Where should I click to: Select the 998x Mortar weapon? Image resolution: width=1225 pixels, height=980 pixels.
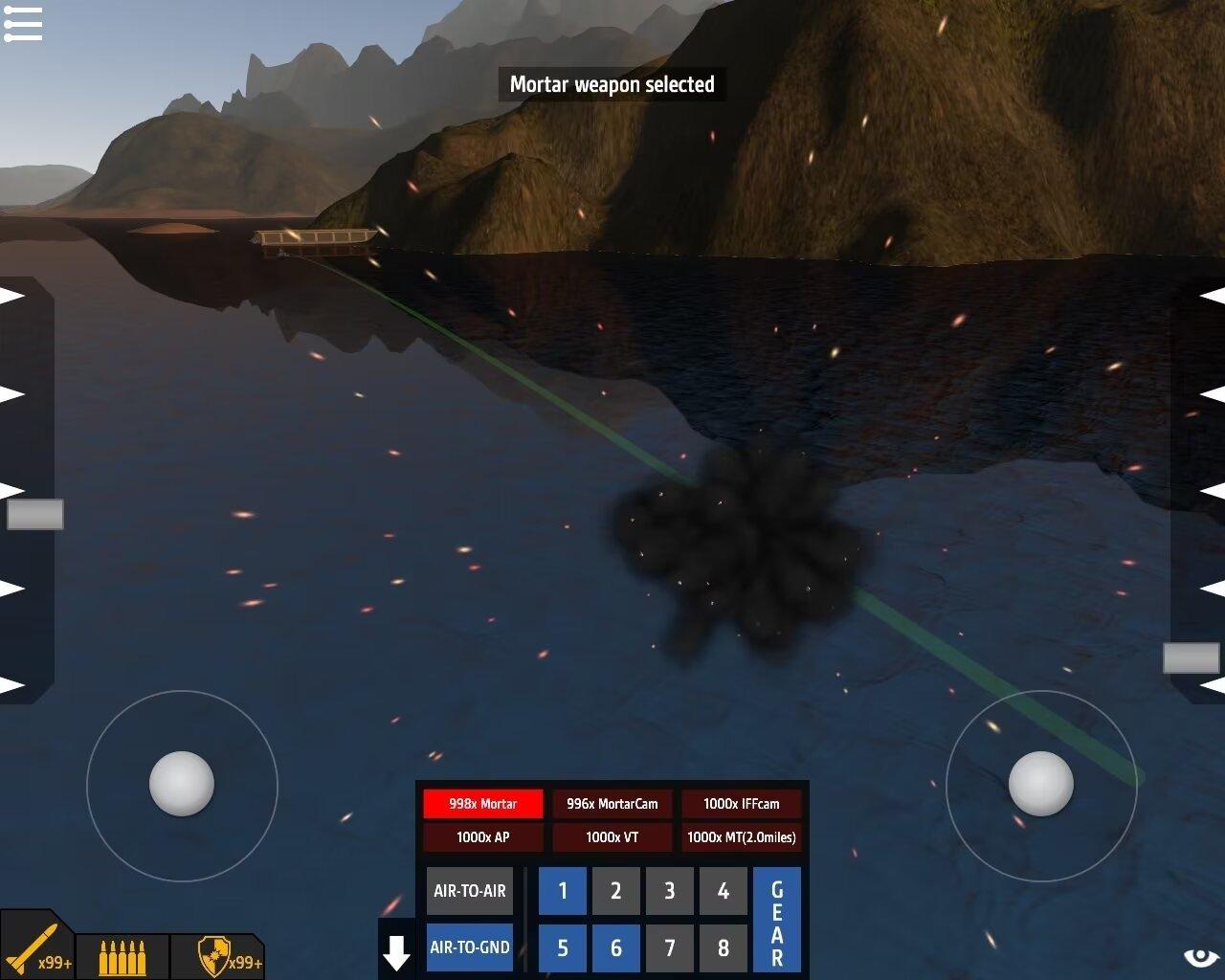(482, 804)
